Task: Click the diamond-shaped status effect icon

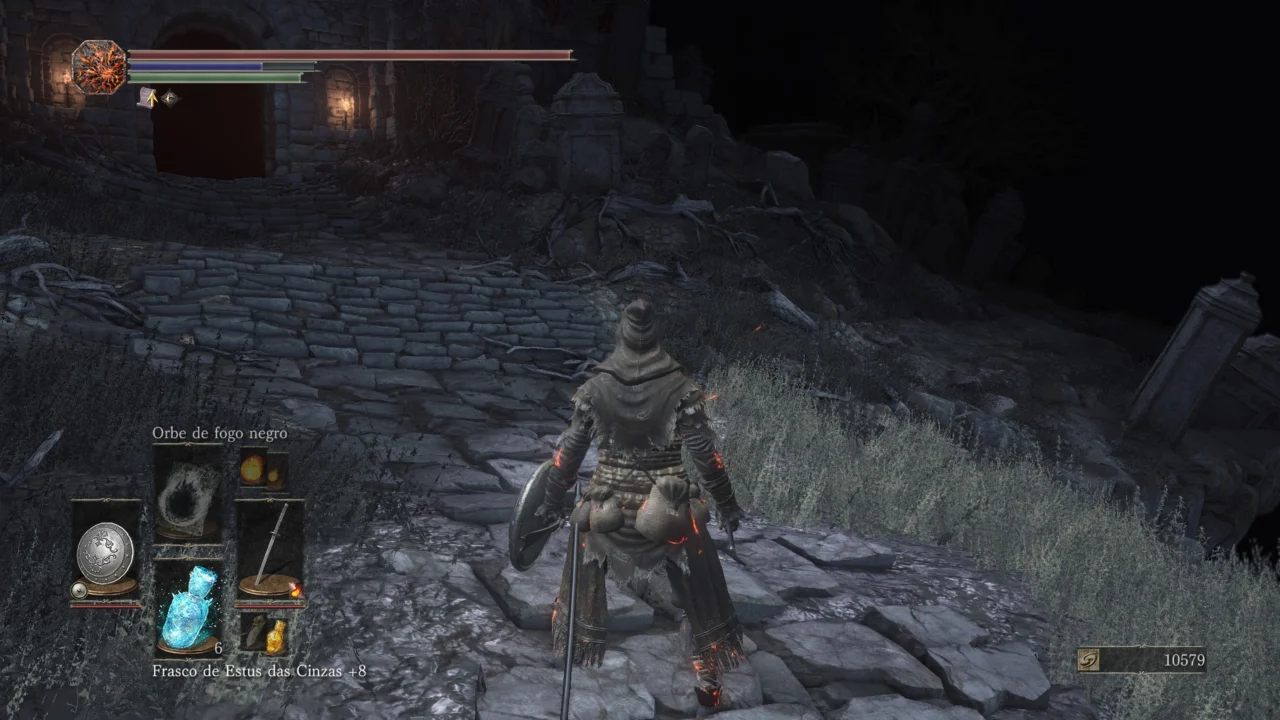Action: (170, 97)
